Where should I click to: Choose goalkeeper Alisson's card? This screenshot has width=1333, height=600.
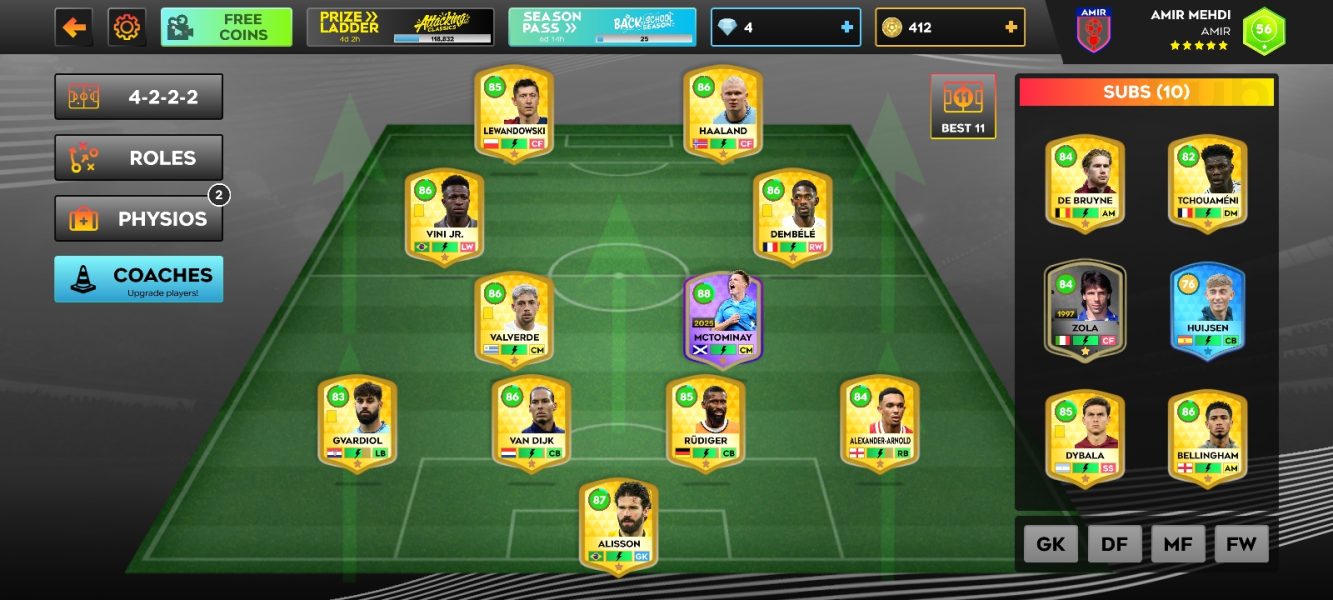click(618, 525)
